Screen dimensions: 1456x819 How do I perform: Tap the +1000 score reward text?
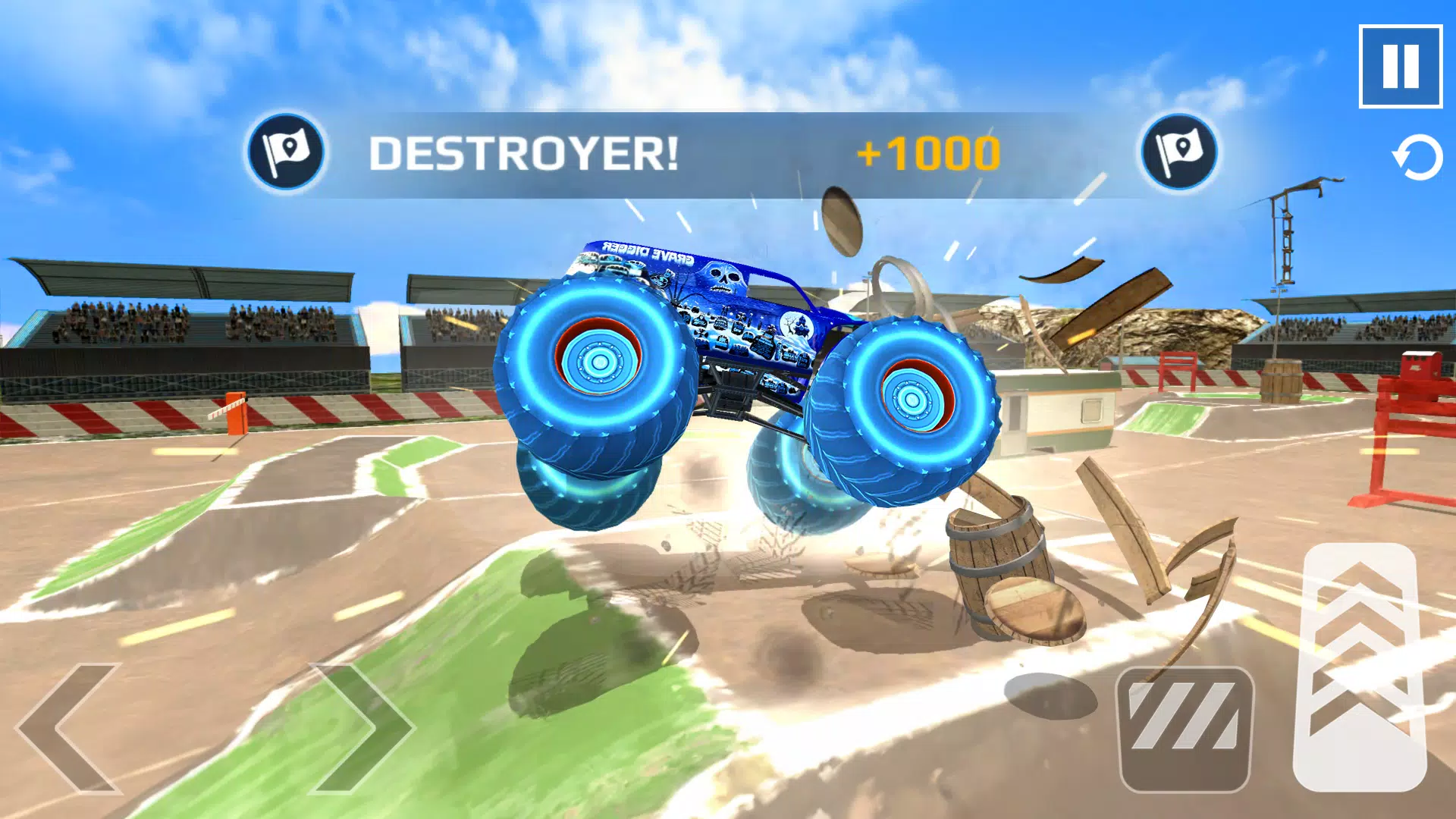pyautogui.click(x=929, y=152)
